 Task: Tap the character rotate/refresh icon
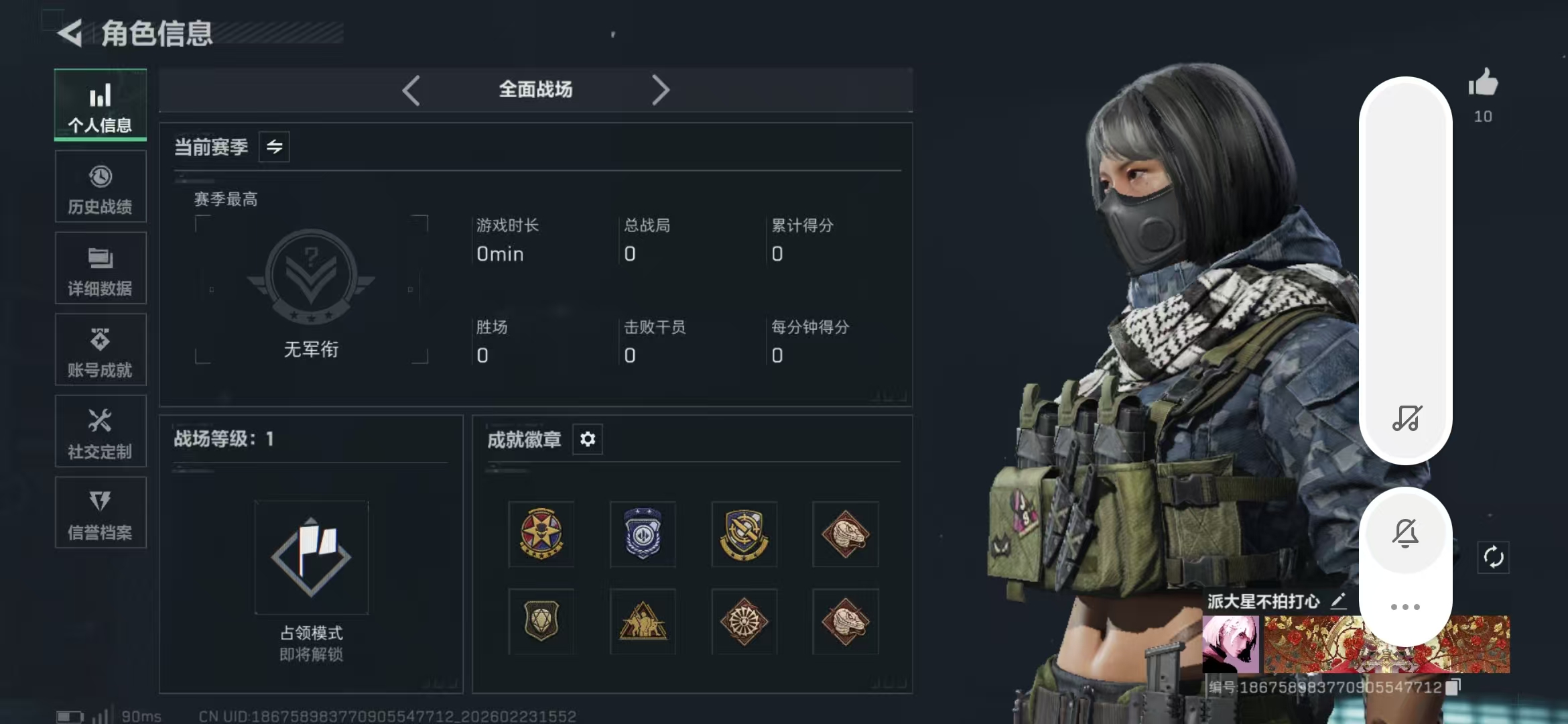[1493, 556]
